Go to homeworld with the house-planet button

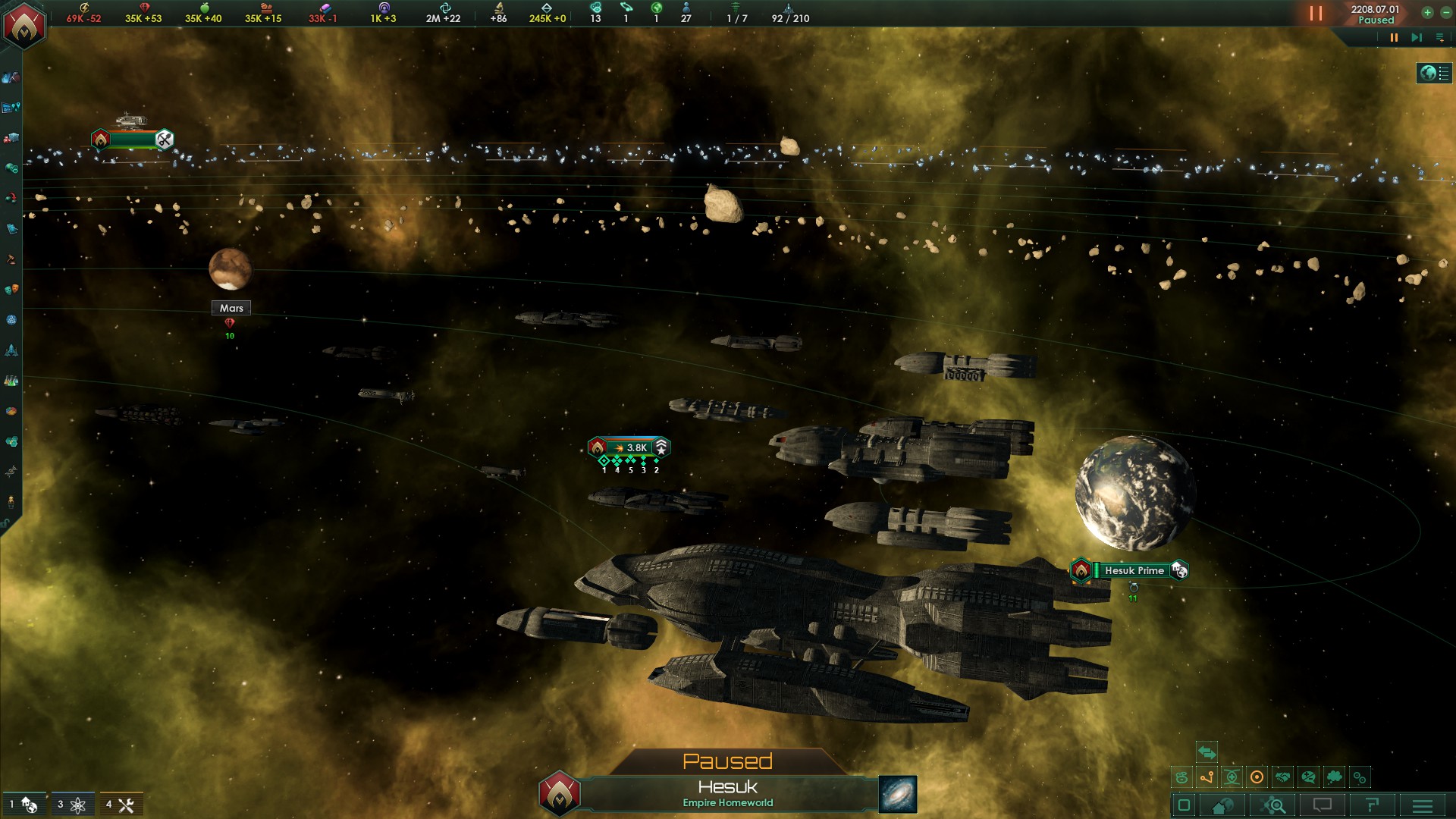pyautogui.click(x=1222, y=805)
